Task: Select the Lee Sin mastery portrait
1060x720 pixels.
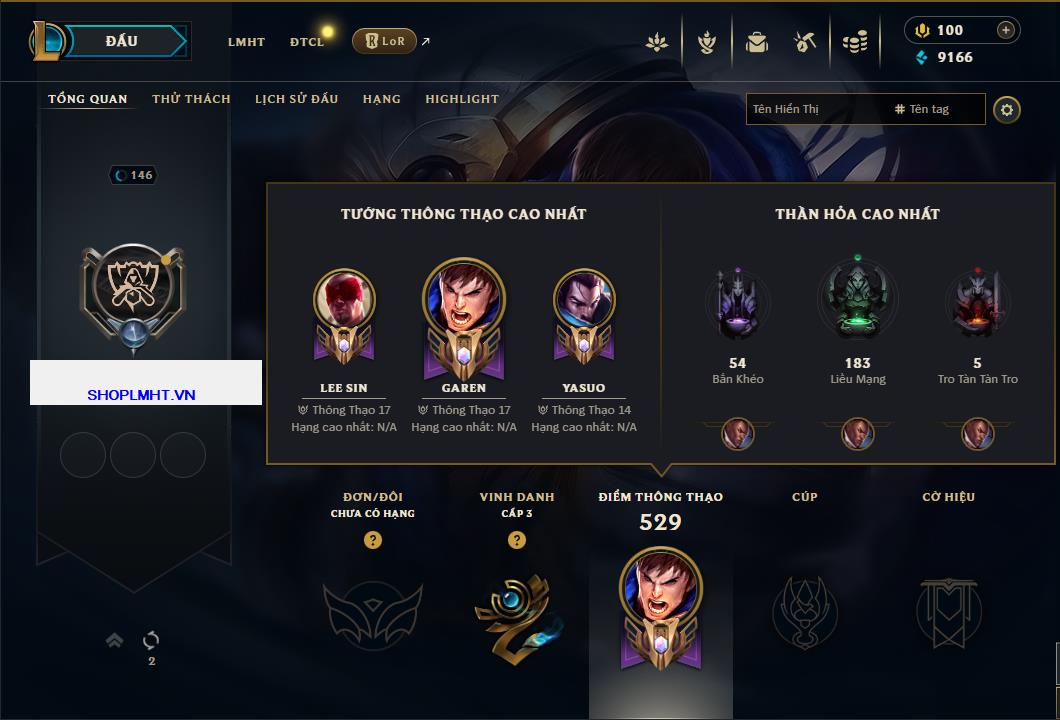Action: (344, 303)
